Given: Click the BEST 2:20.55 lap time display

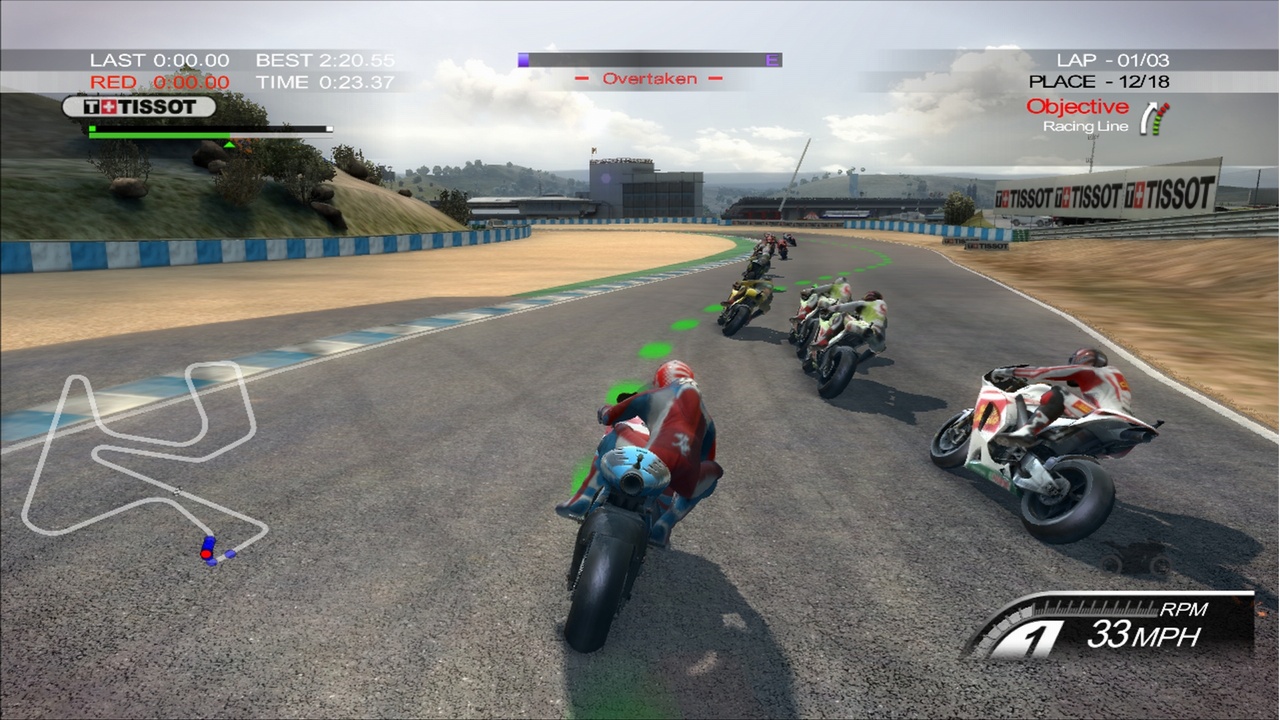Looking at the screenshot, I should point(322,60).
